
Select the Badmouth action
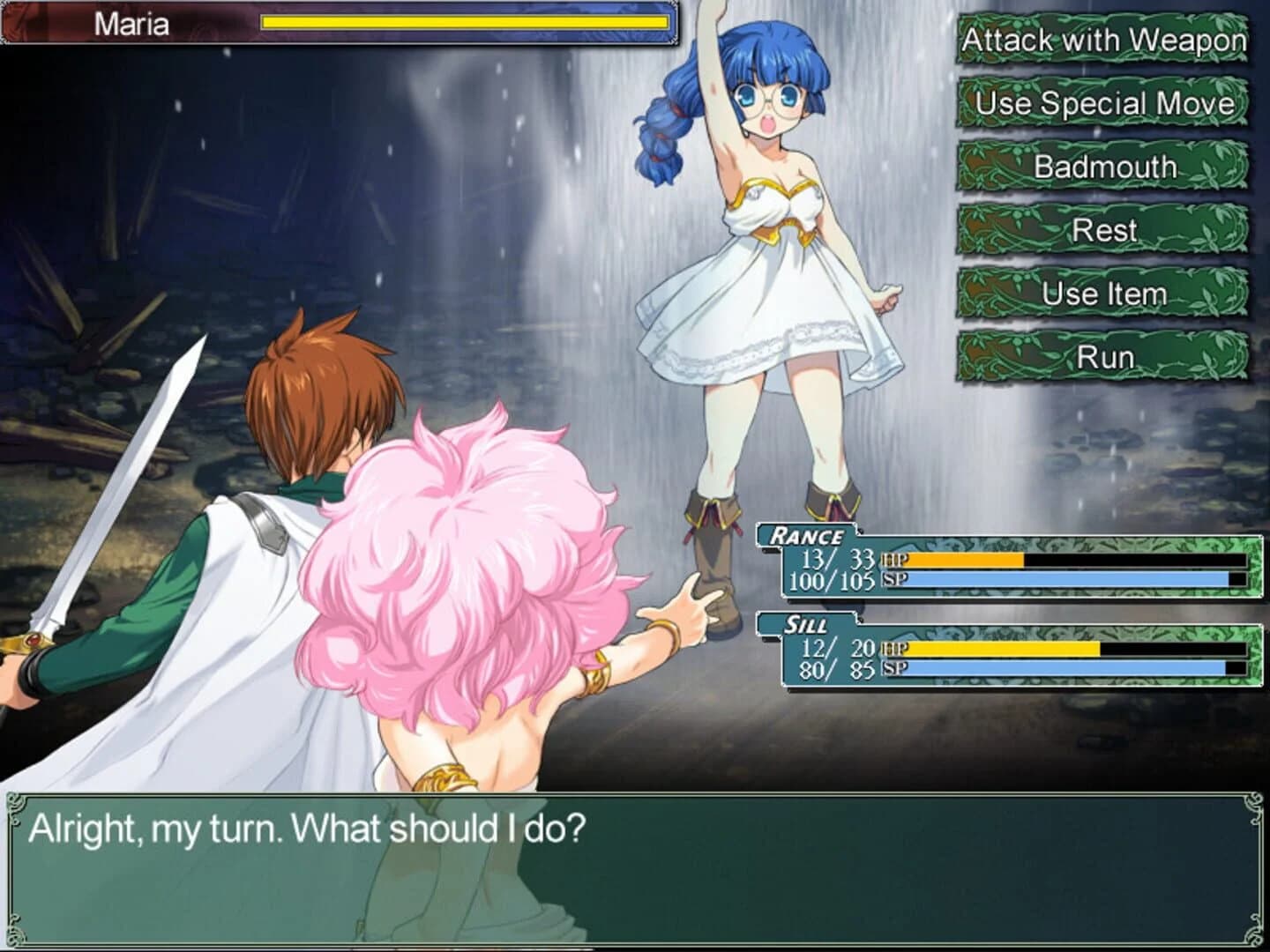coord(1104,167)
